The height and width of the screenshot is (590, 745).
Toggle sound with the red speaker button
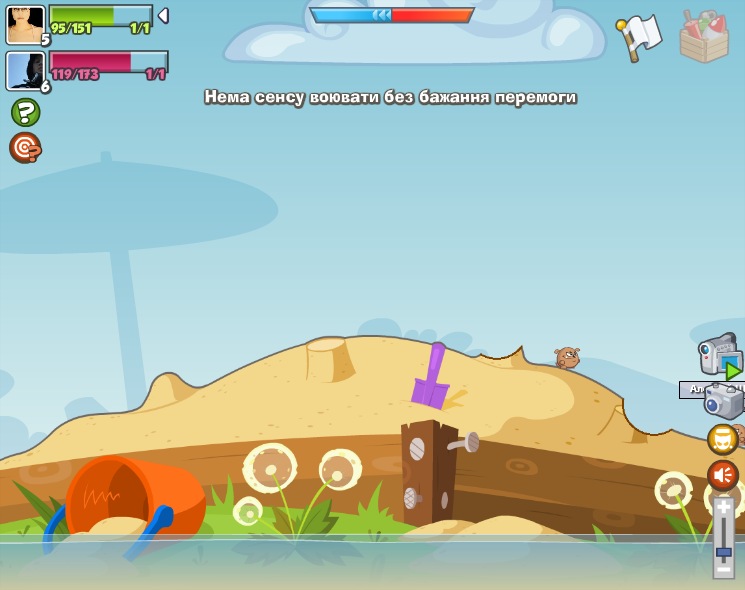(x=722, y=475)
